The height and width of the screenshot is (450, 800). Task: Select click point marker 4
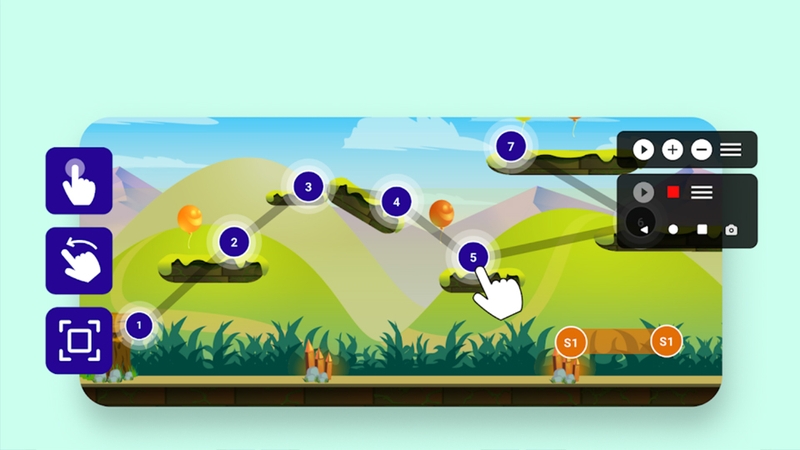396,202
